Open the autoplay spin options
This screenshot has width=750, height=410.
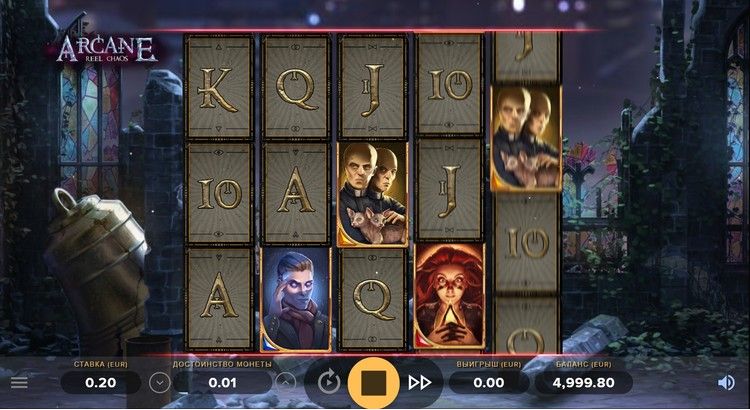(x=328, y=382)
